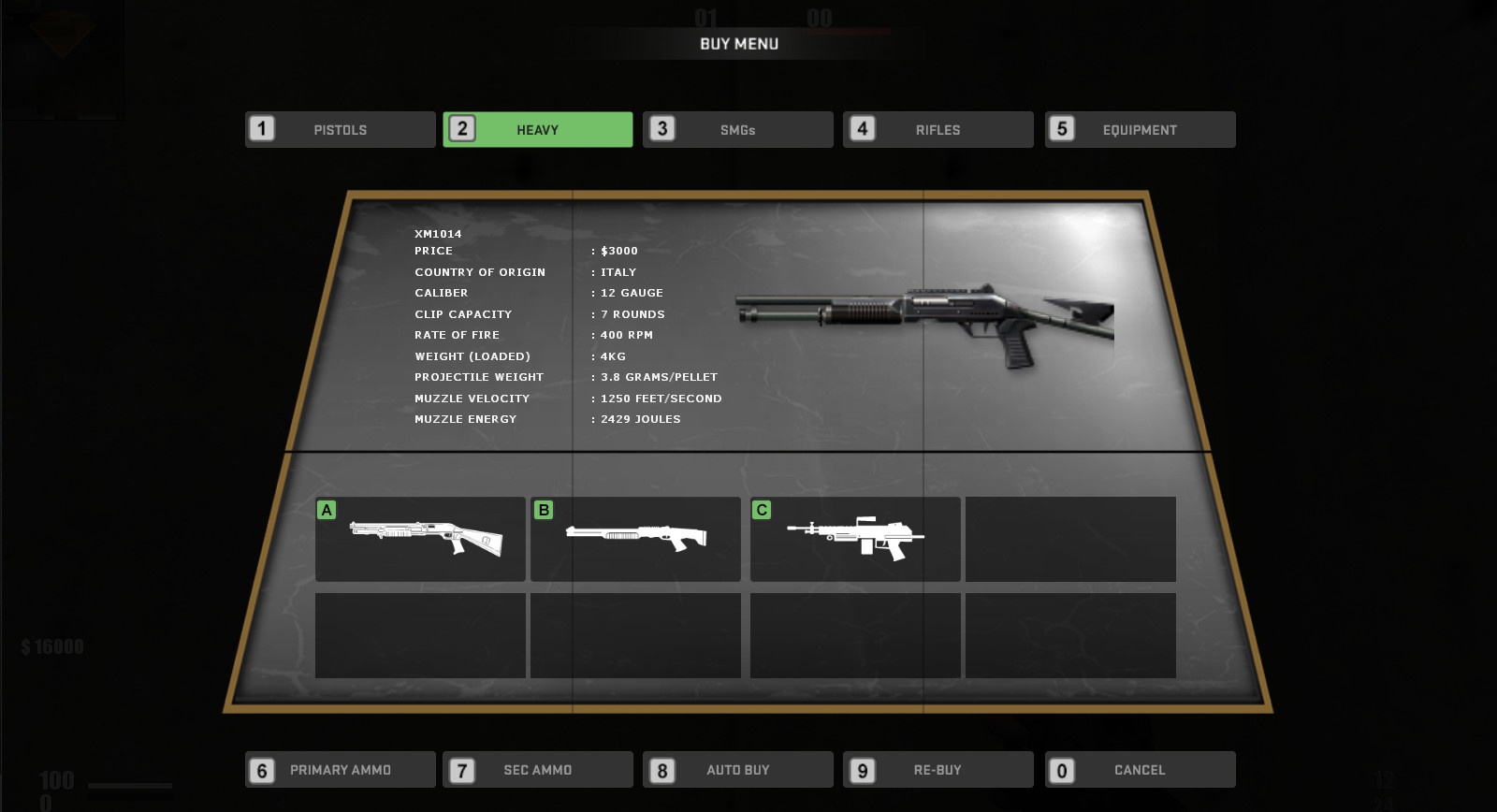Open the Equipment category
The width and height of the screenshot is (1497, 812).
tap(1140, 130)
